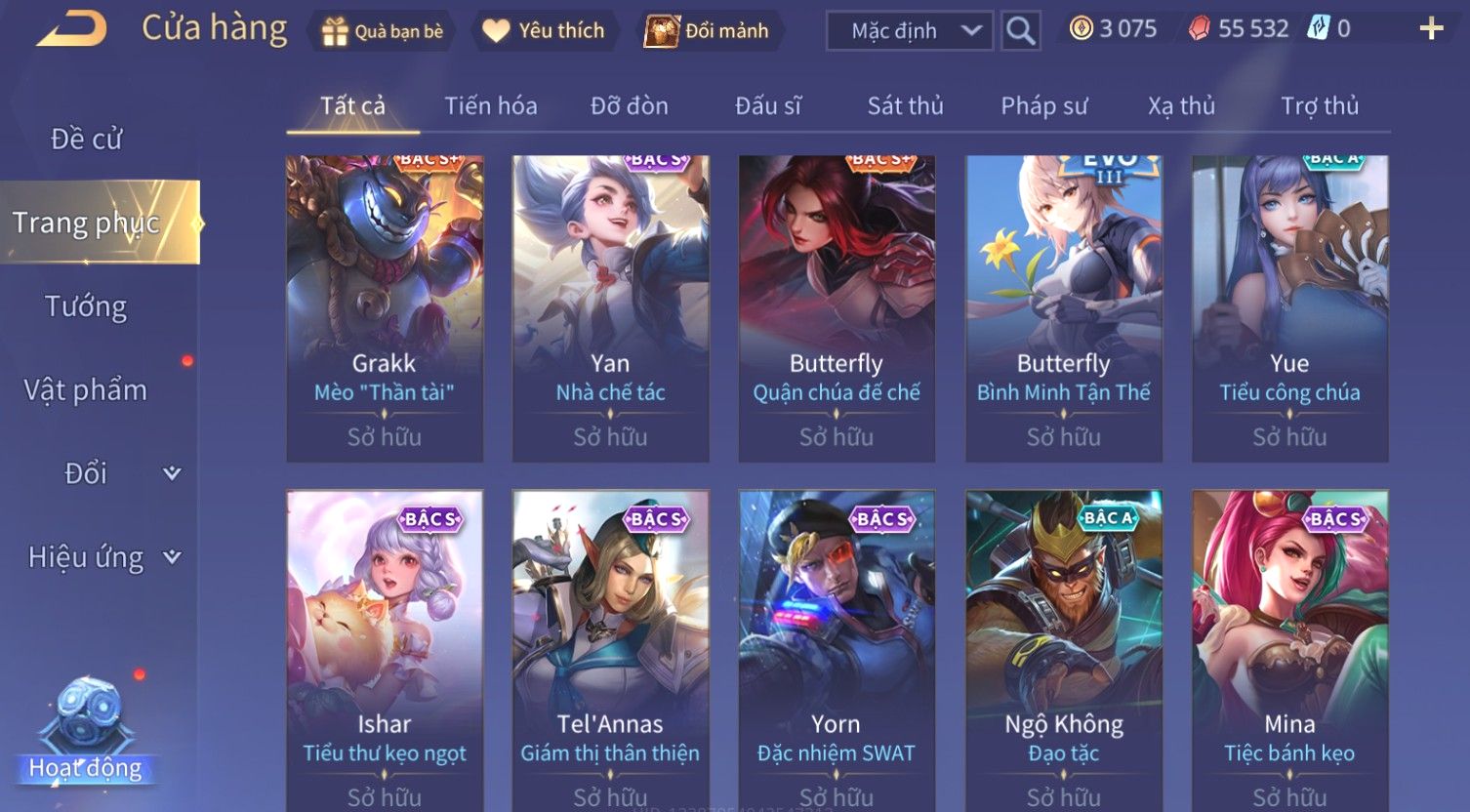The image size is (1470, 812).
Task: Select the Sát thủ category tab
Action: [906, 105]
